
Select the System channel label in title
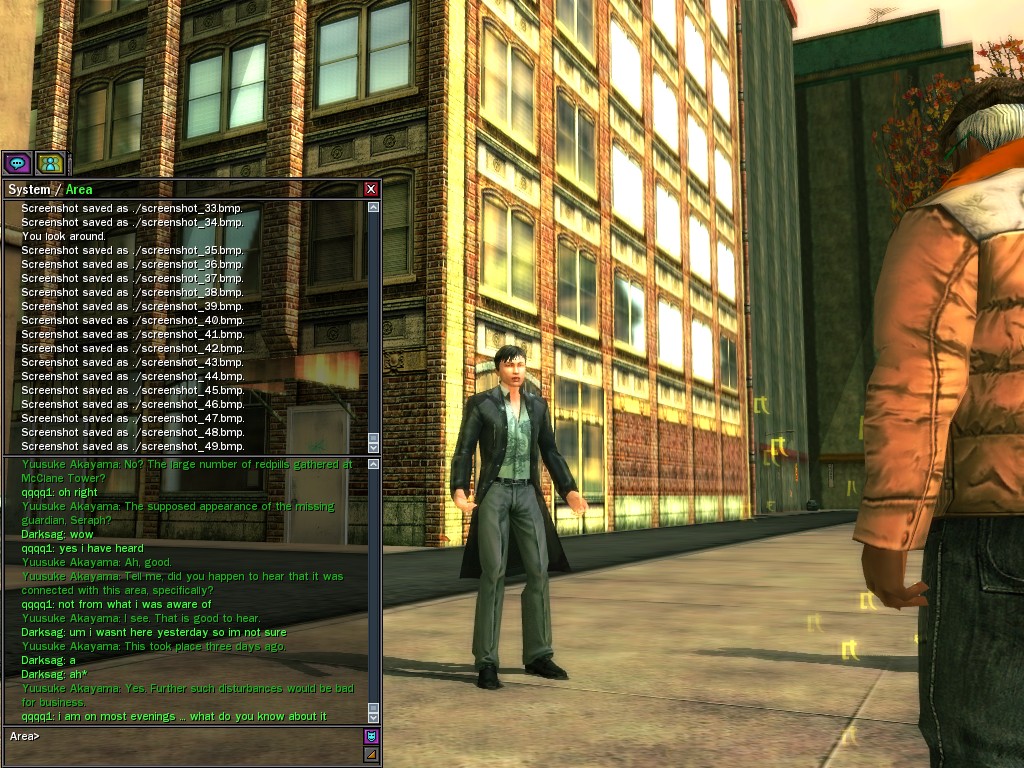pyautogui.click(x=28, y=190)
